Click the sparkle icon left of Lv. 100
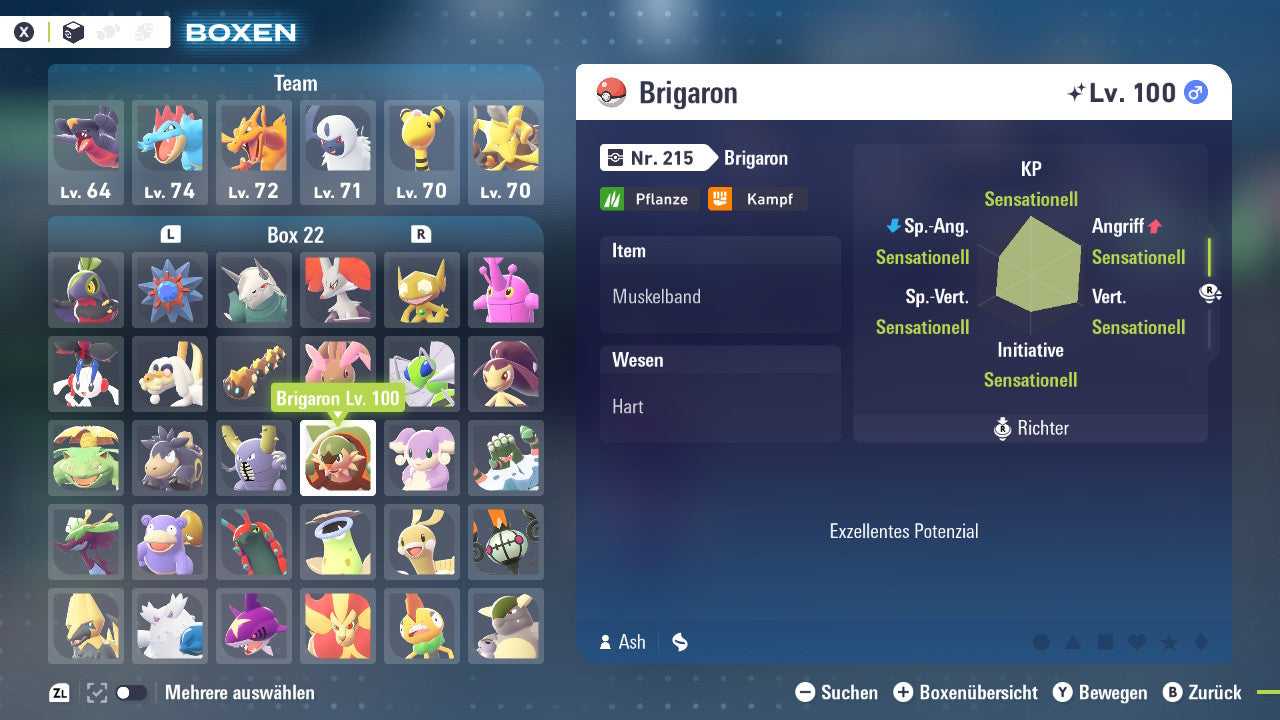 tap(1076, 92)
